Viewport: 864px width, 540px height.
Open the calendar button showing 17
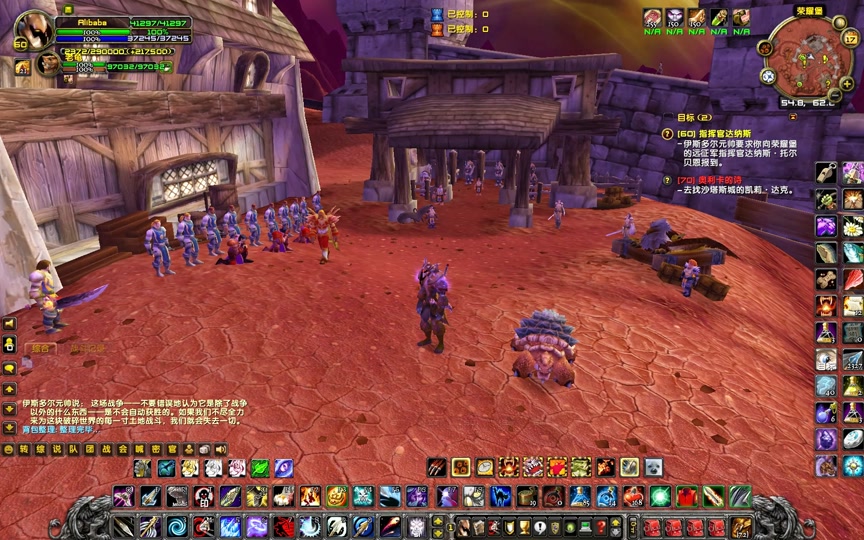coord(852,40)
